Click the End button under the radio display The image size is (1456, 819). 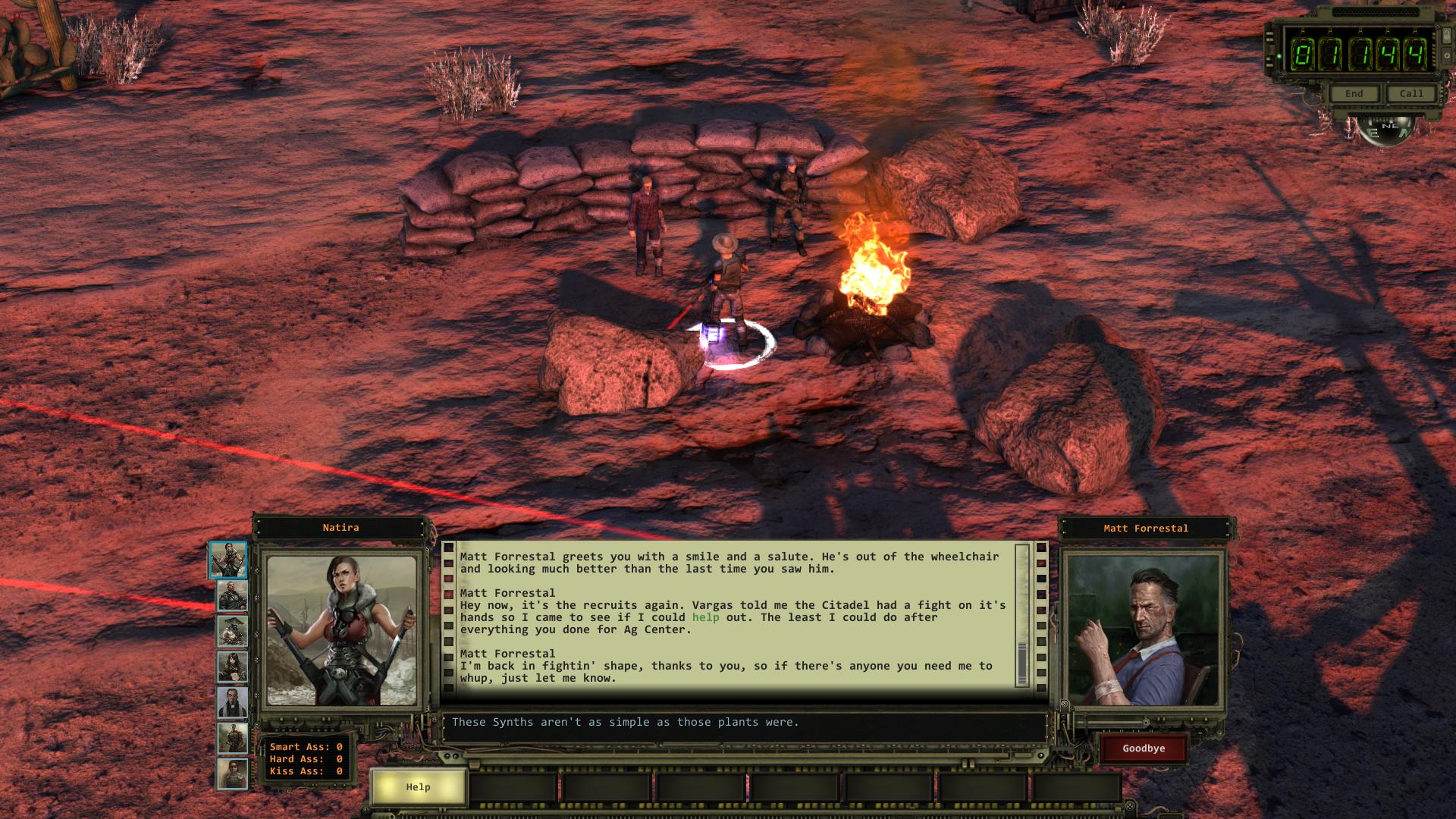pyautogui.click(x=1354, y=94)
